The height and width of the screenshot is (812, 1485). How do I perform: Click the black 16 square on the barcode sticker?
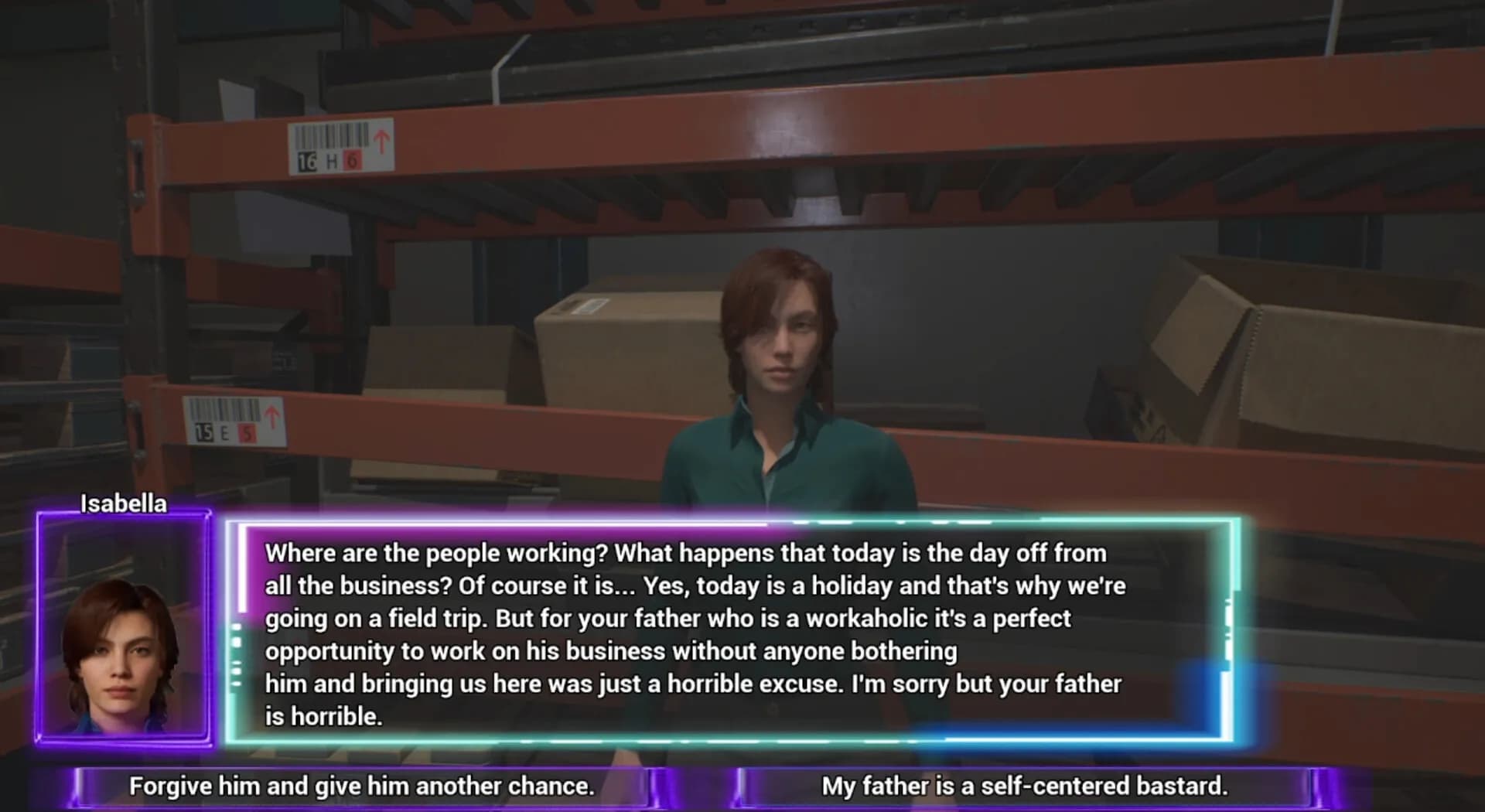click(x=307, y=162)
